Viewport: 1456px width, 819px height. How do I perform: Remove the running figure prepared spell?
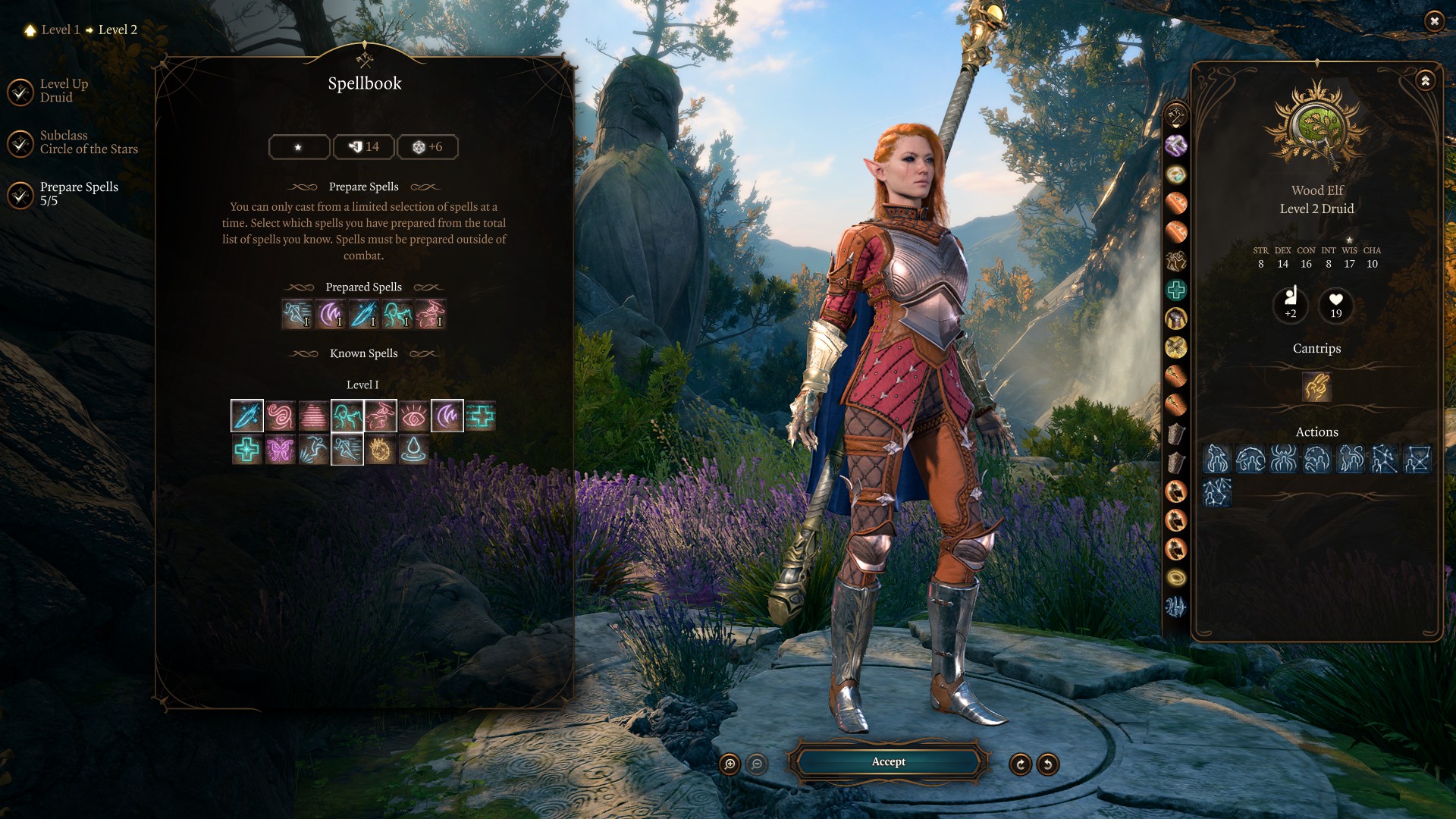[x=297, y=314]
